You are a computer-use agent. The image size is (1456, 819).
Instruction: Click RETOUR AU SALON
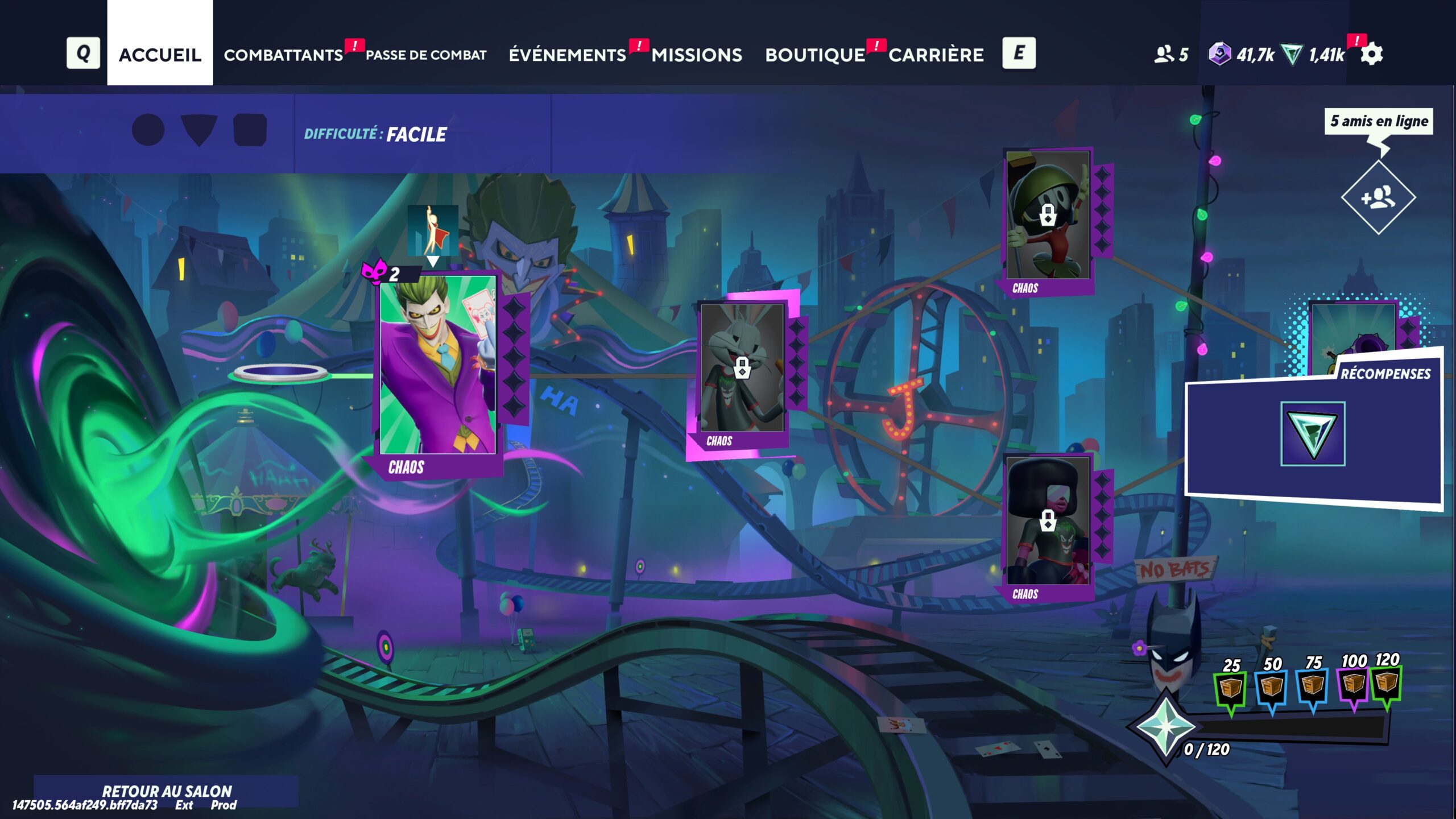[x=166, y=791]
